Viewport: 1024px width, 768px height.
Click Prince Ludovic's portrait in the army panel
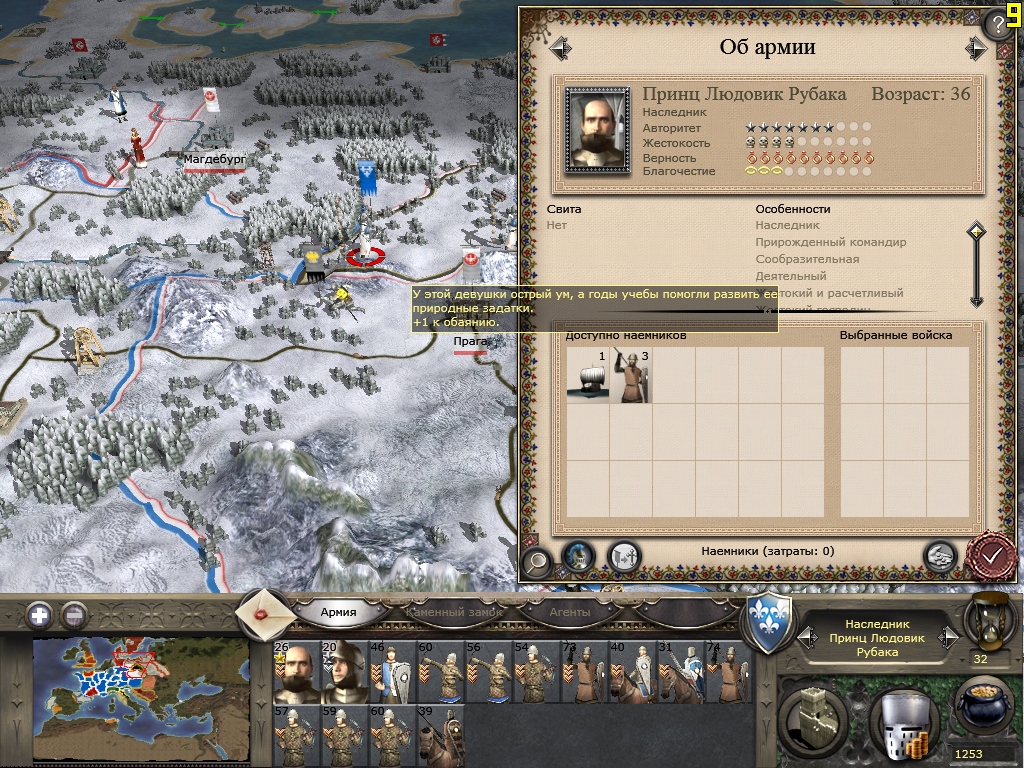point(596,130)
